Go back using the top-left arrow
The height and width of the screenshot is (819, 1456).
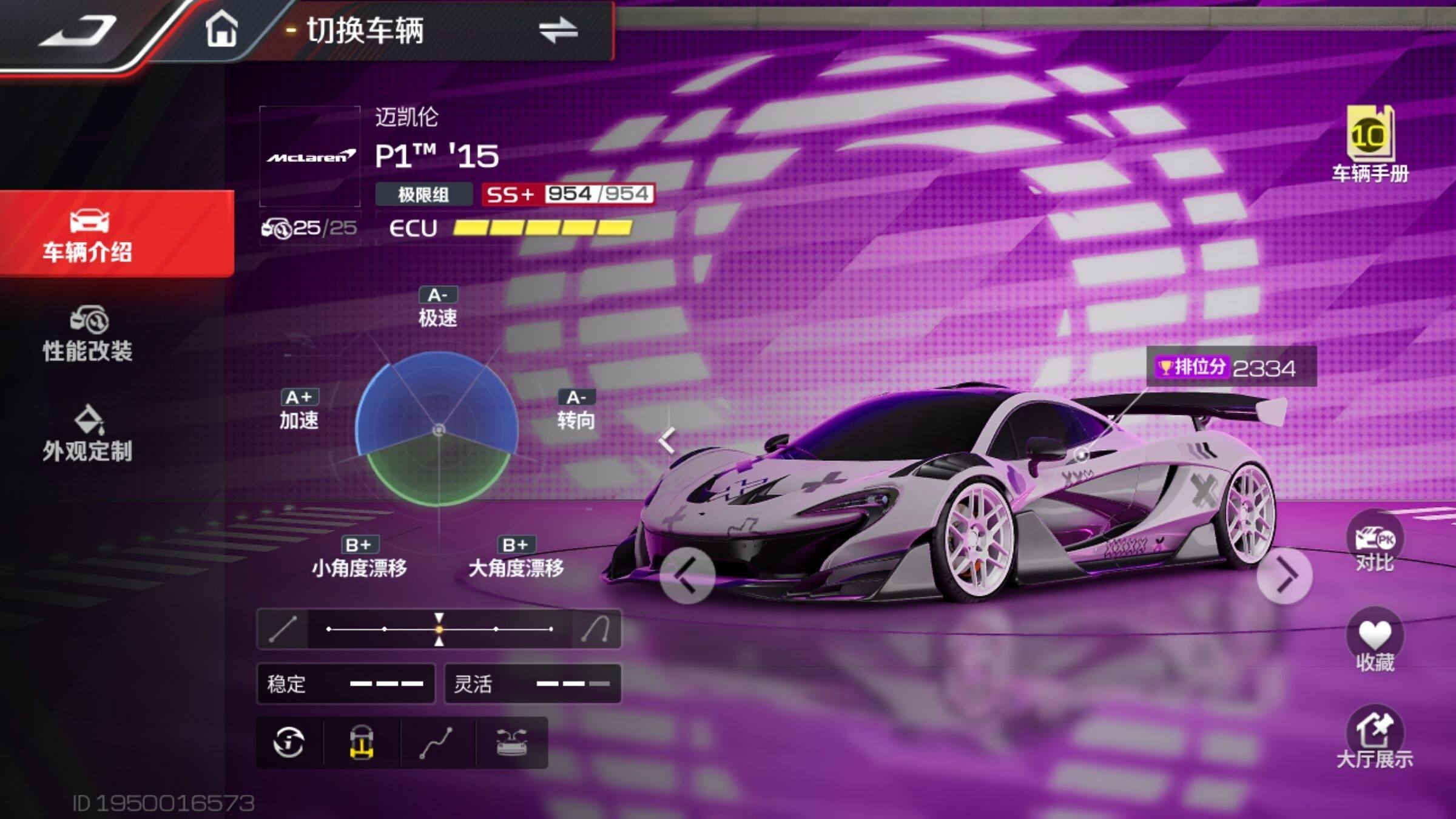click(x=78, y=30)
